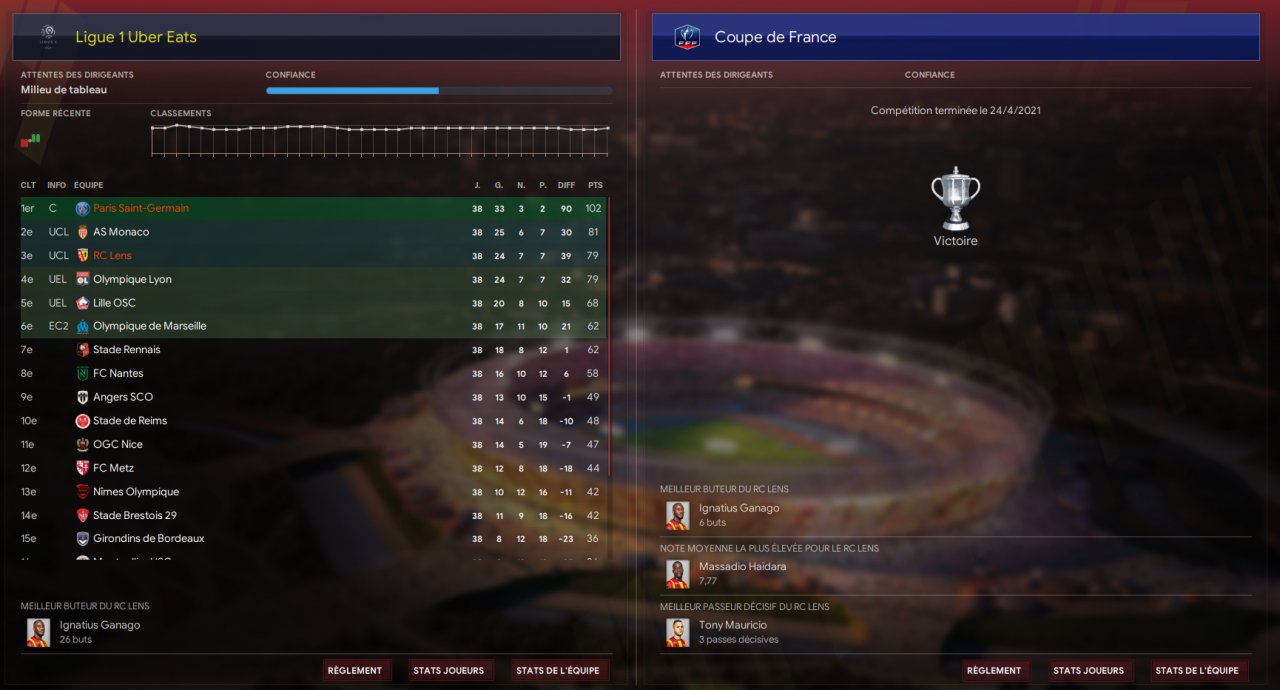View Stade Rennais in the table
This screenshot has width=1280, height=690.
tap(126, 350)
